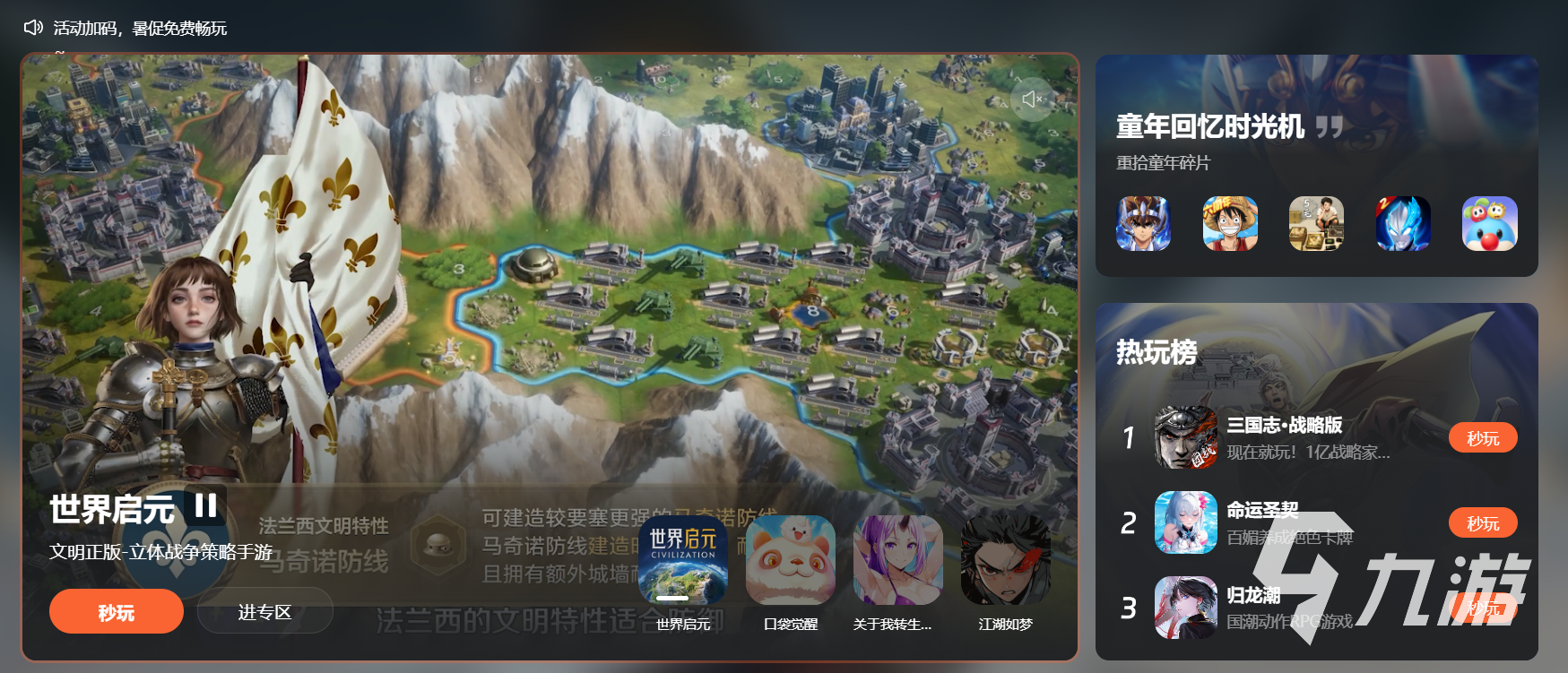Viewport: 1568px width, 673px height.
Task: Select the 关于我转生 game thumbnail
Action: [x=896, y=560]
